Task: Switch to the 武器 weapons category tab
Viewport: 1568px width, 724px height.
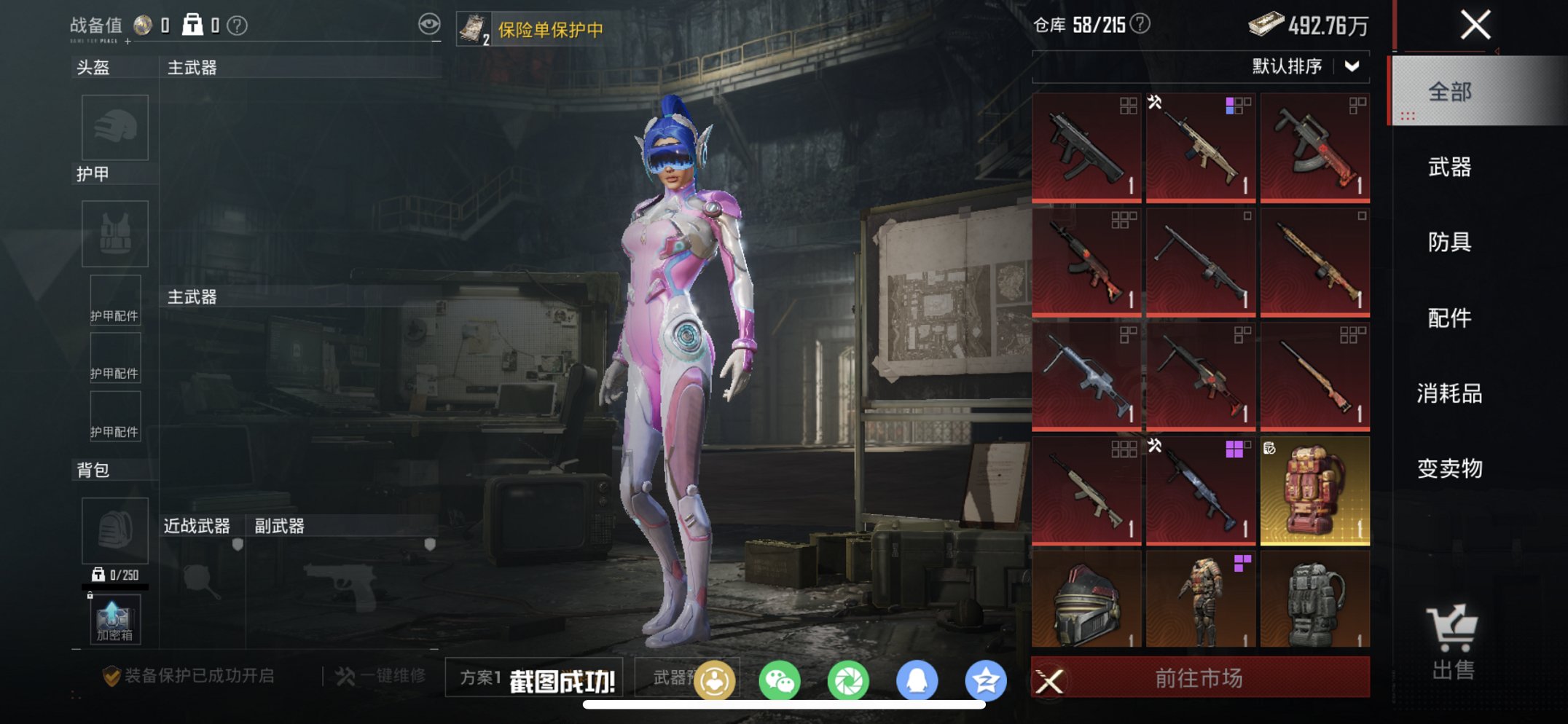Action: click(1451, 168)
